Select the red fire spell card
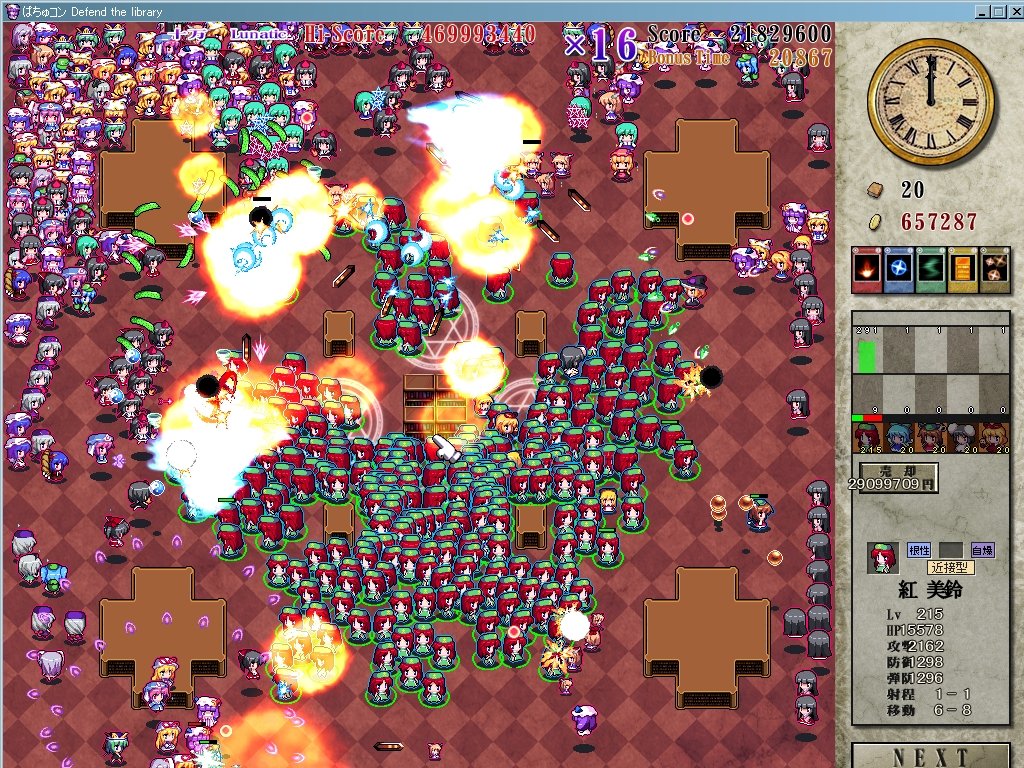Screen dimensions: 1024x768 point(866,270)
